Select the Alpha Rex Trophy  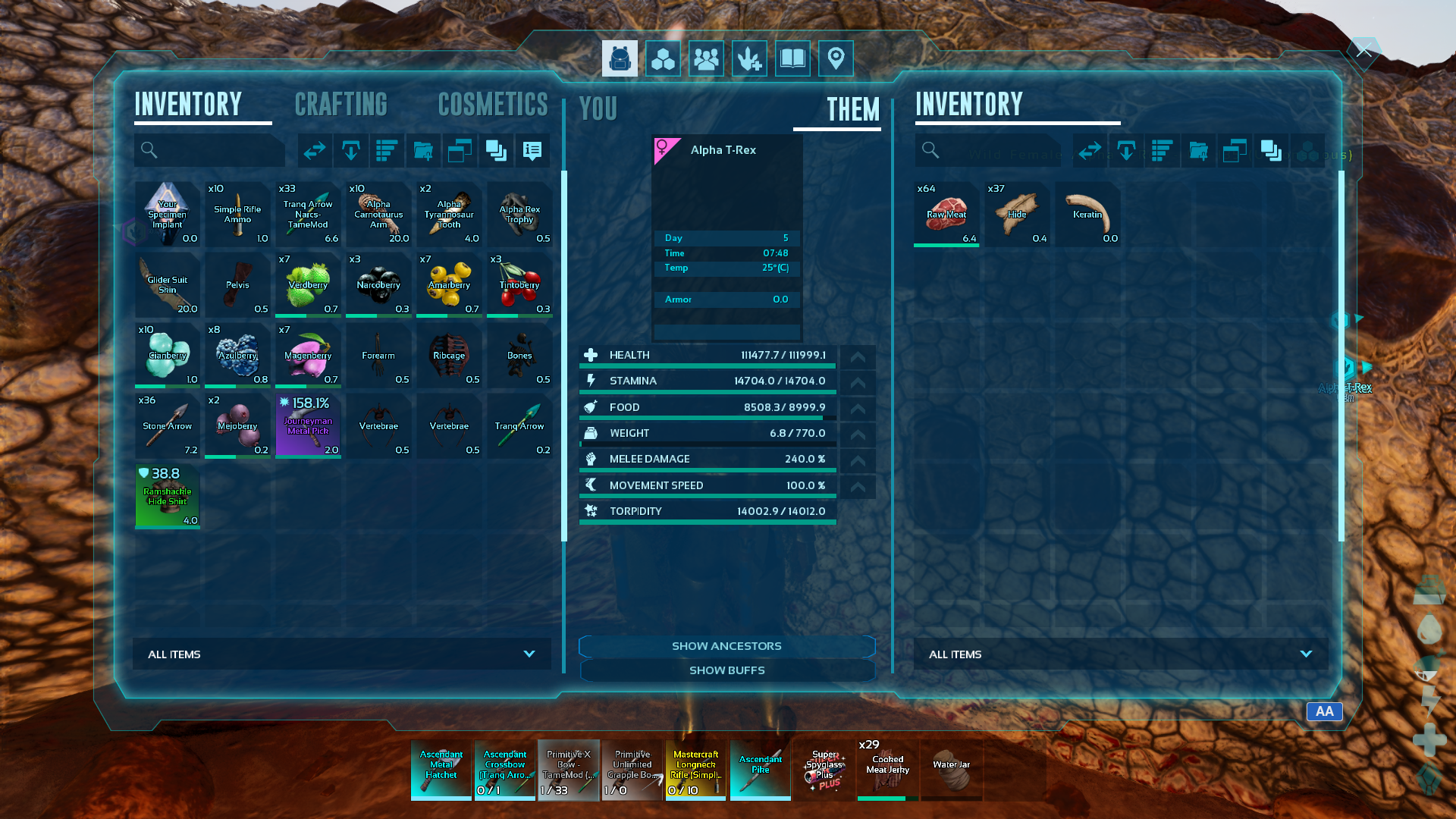[519, 215]
